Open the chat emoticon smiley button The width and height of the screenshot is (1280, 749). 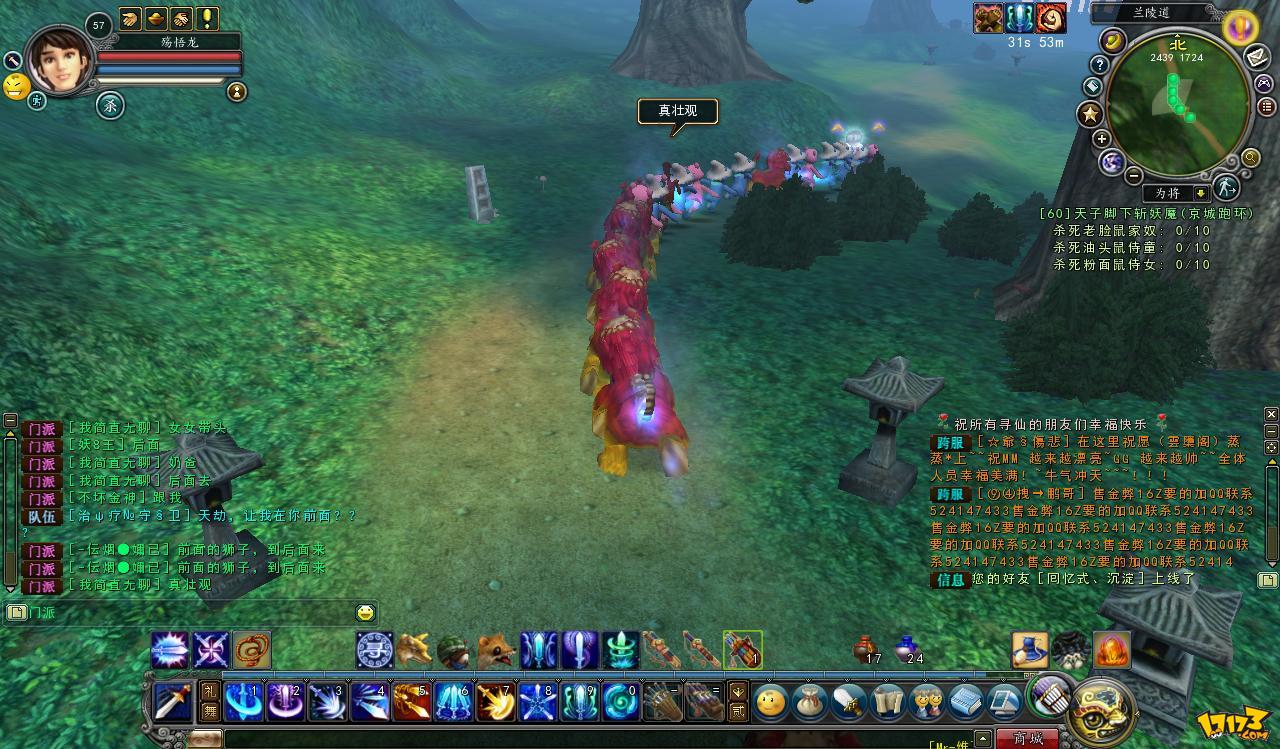click(366, 612)
